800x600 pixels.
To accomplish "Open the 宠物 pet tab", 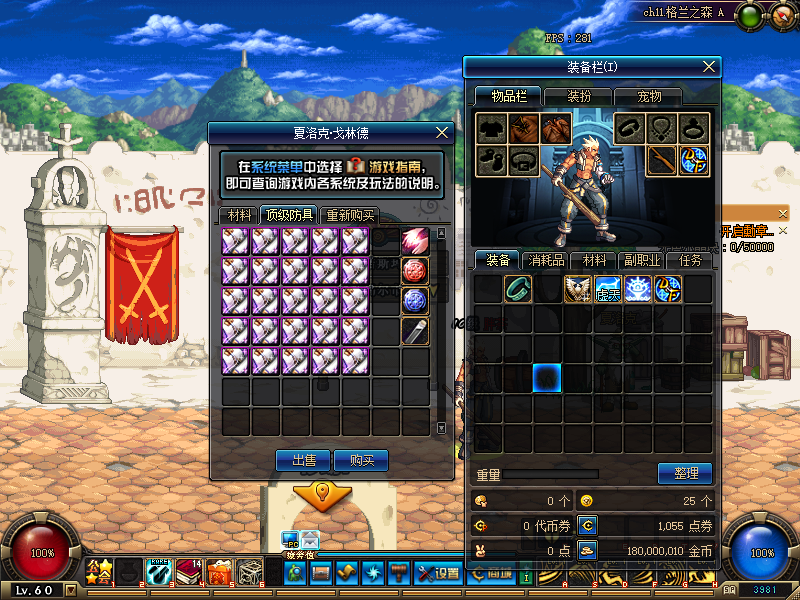I will pyautogui.click(x=651, y=96).
